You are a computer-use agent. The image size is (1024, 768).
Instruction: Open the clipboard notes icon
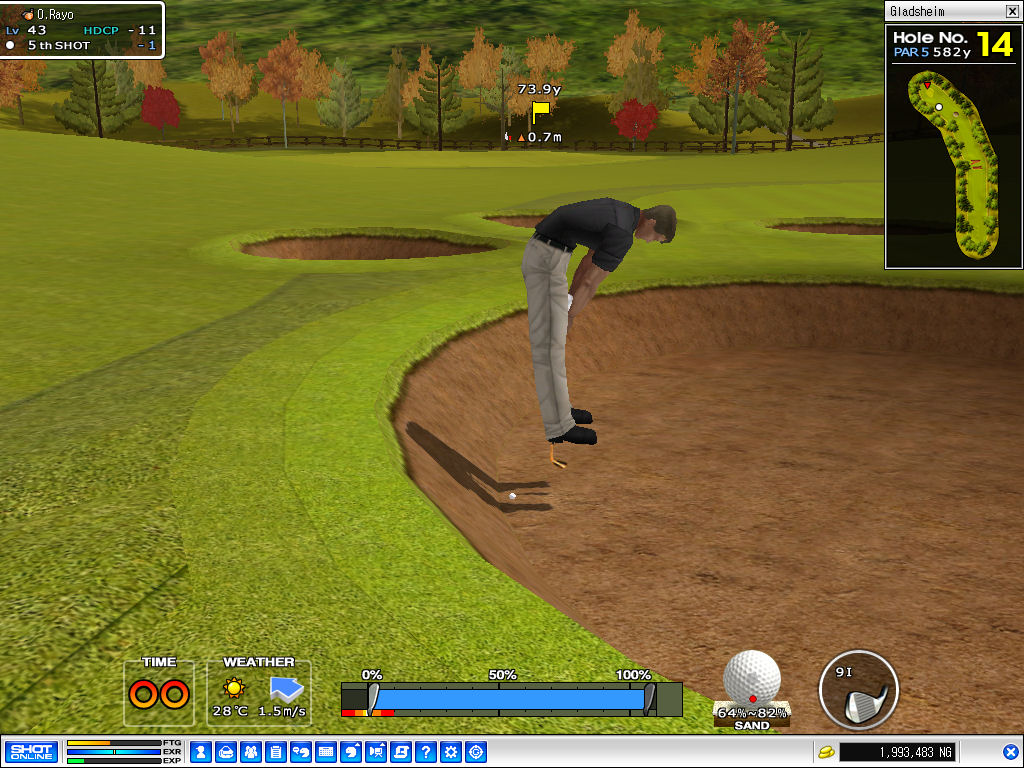276,752
